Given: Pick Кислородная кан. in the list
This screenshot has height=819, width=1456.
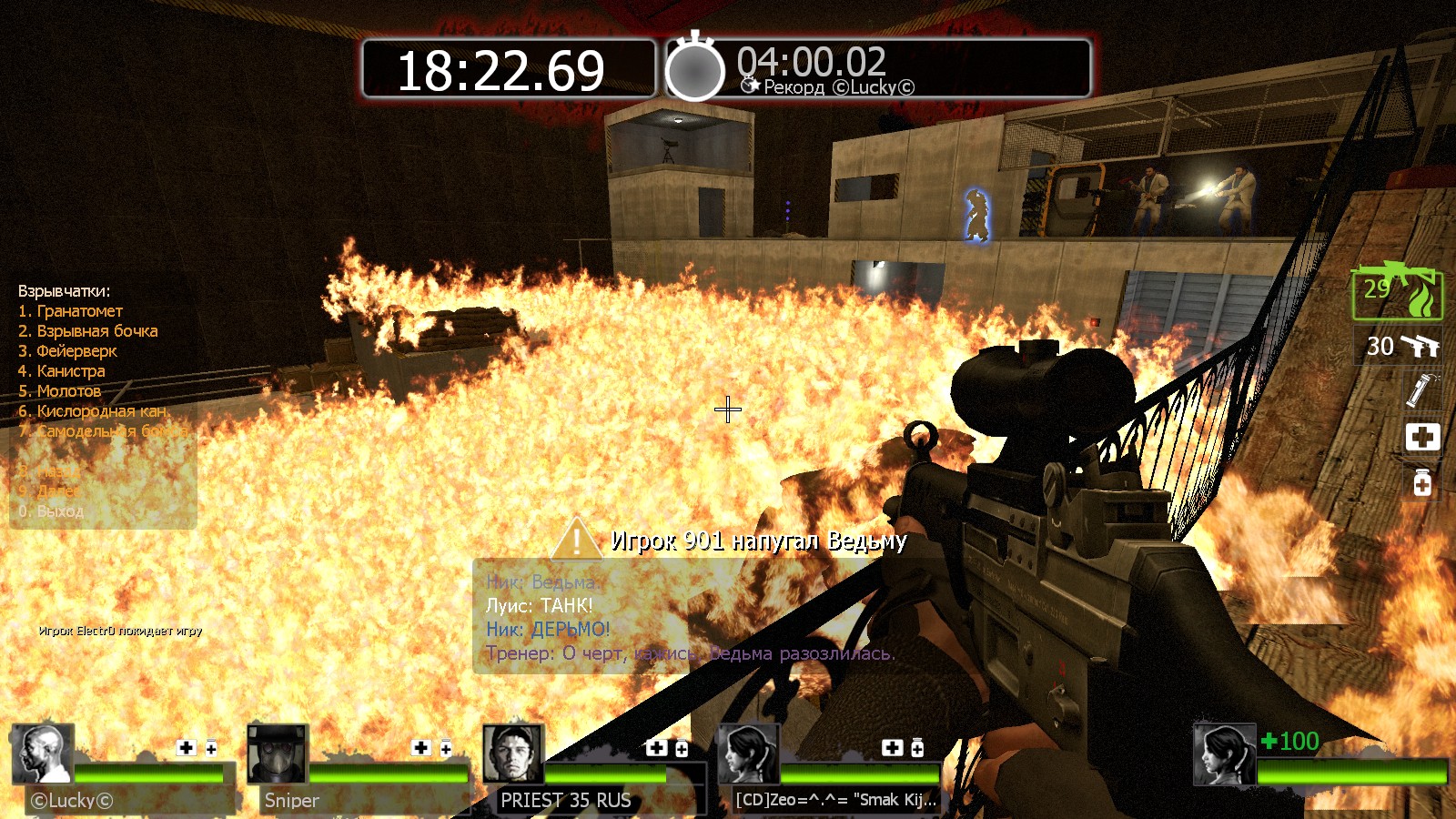Looking at the screenshot, I should coord(94,411).
